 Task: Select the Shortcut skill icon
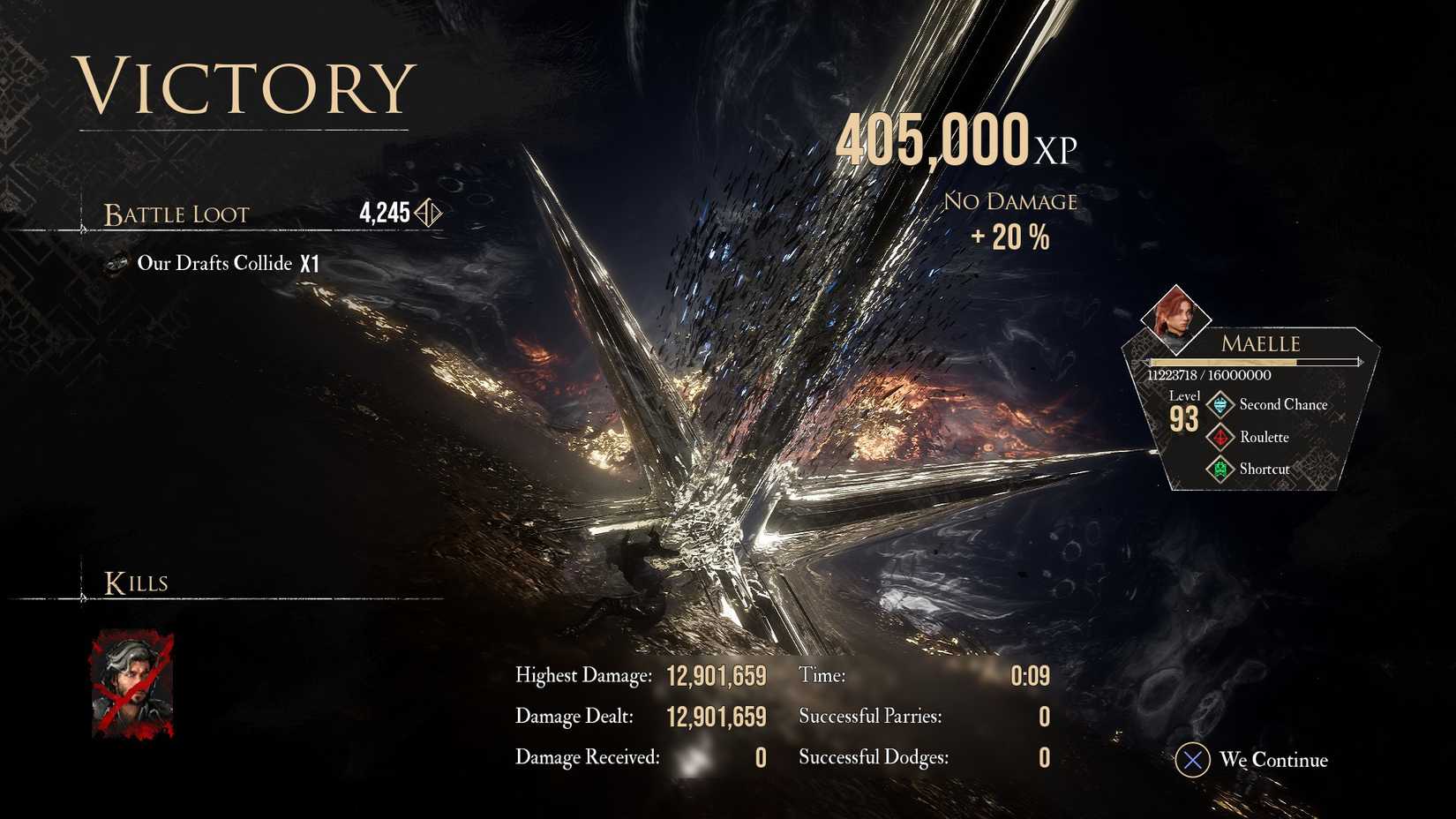click(1220, 469)
